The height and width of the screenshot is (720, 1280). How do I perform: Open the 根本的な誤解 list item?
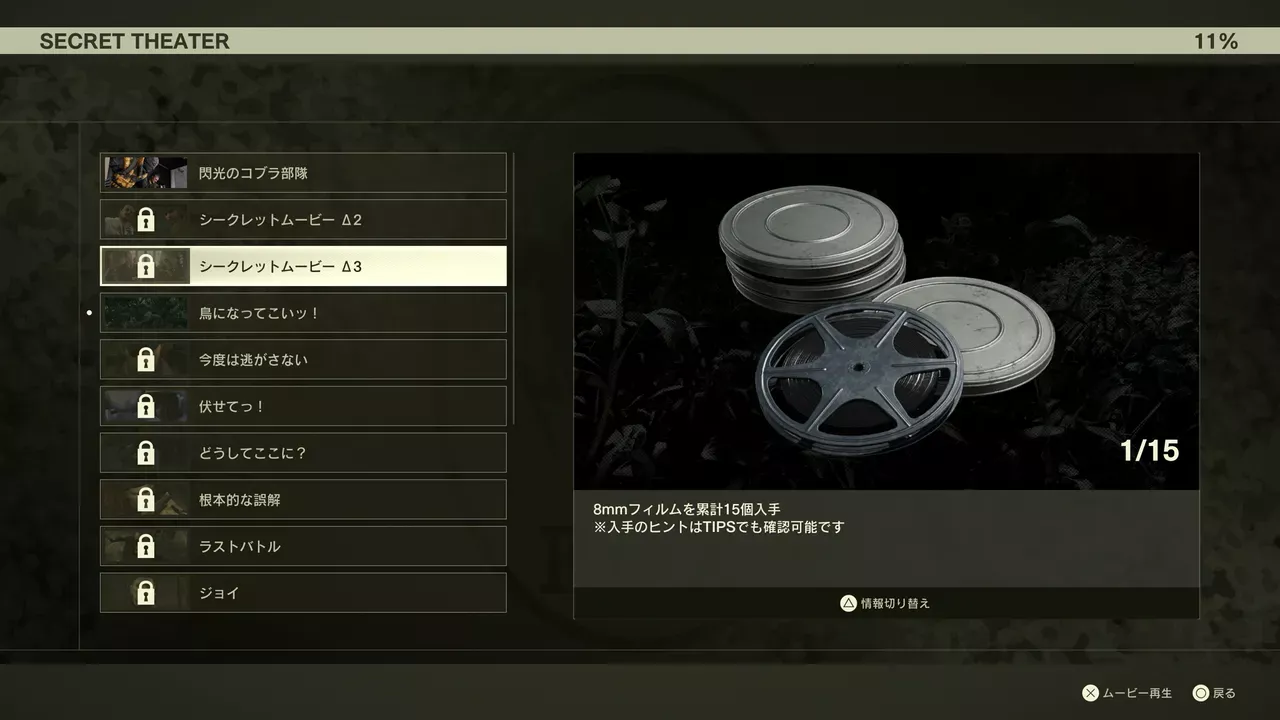click(x=300, y=499)
